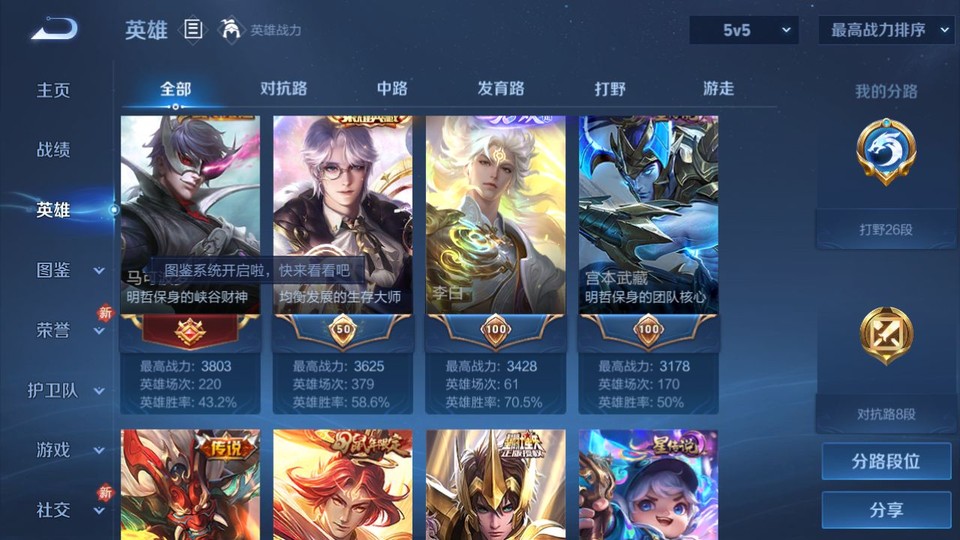Open the 荣誉 honor menu
The width and height of the screenshot is (960, 540).
(x=68, y=330)
